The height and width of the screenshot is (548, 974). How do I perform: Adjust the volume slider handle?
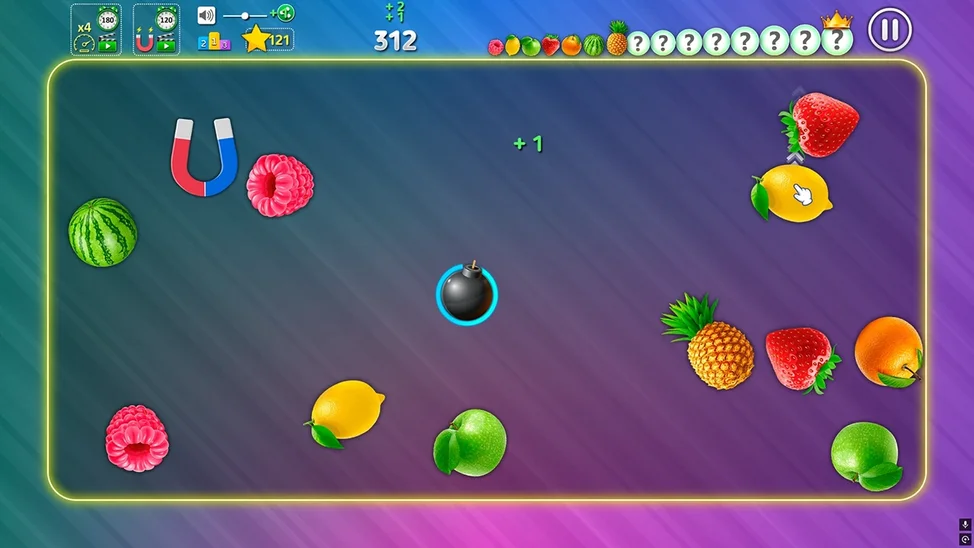click(246, 16)
